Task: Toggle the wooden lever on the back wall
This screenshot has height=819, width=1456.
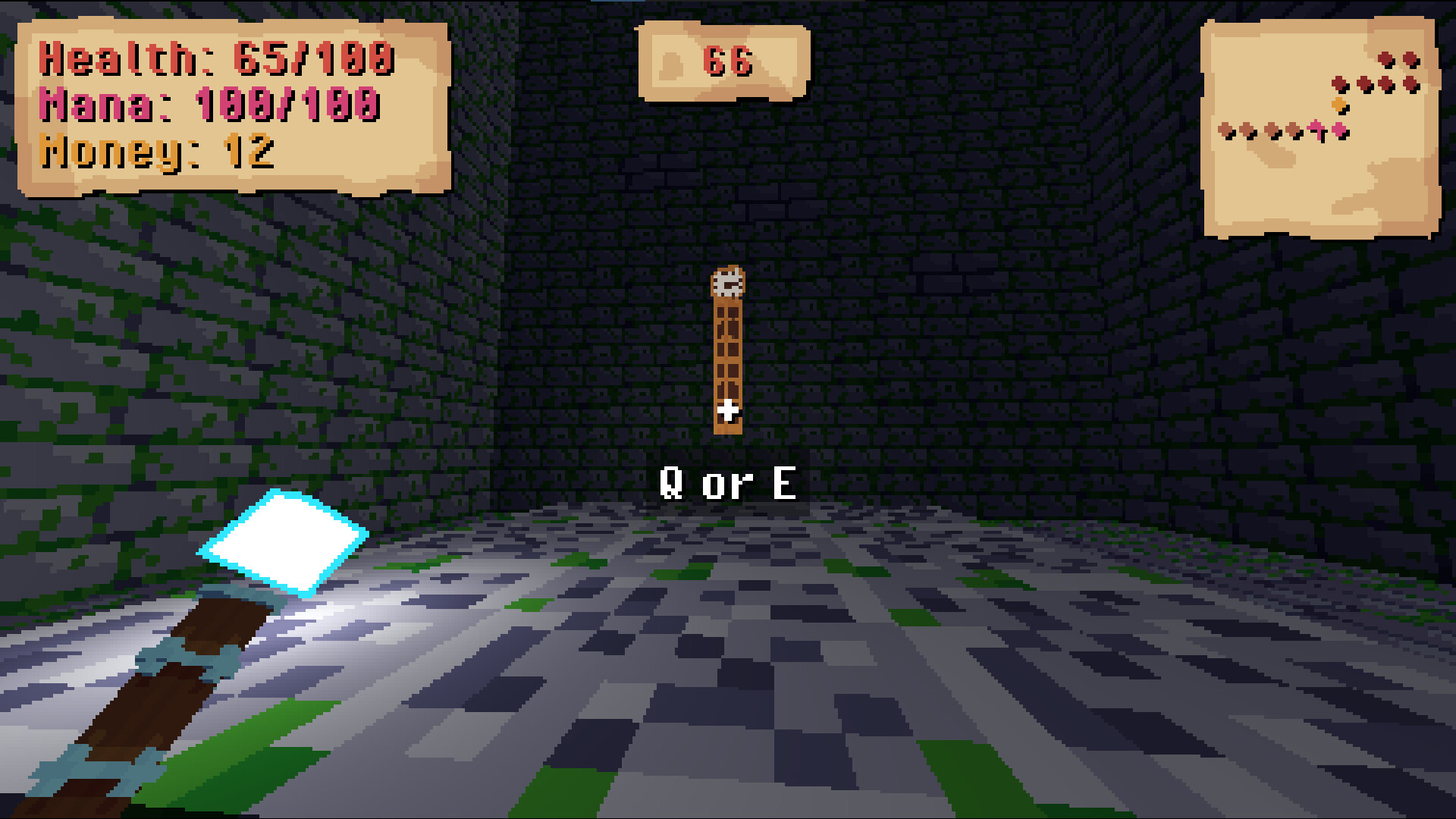Action: 726,356
